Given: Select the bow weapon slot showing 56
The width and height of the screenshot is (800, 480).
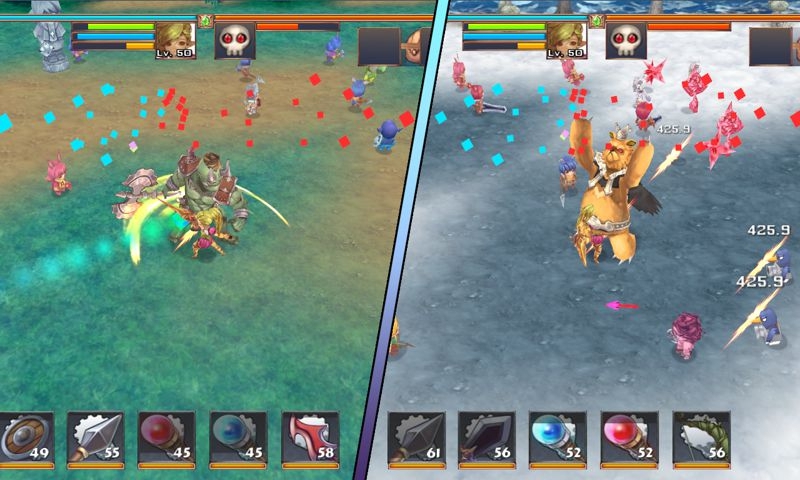Looking at the screenshot, I should (x=701, y=437).
